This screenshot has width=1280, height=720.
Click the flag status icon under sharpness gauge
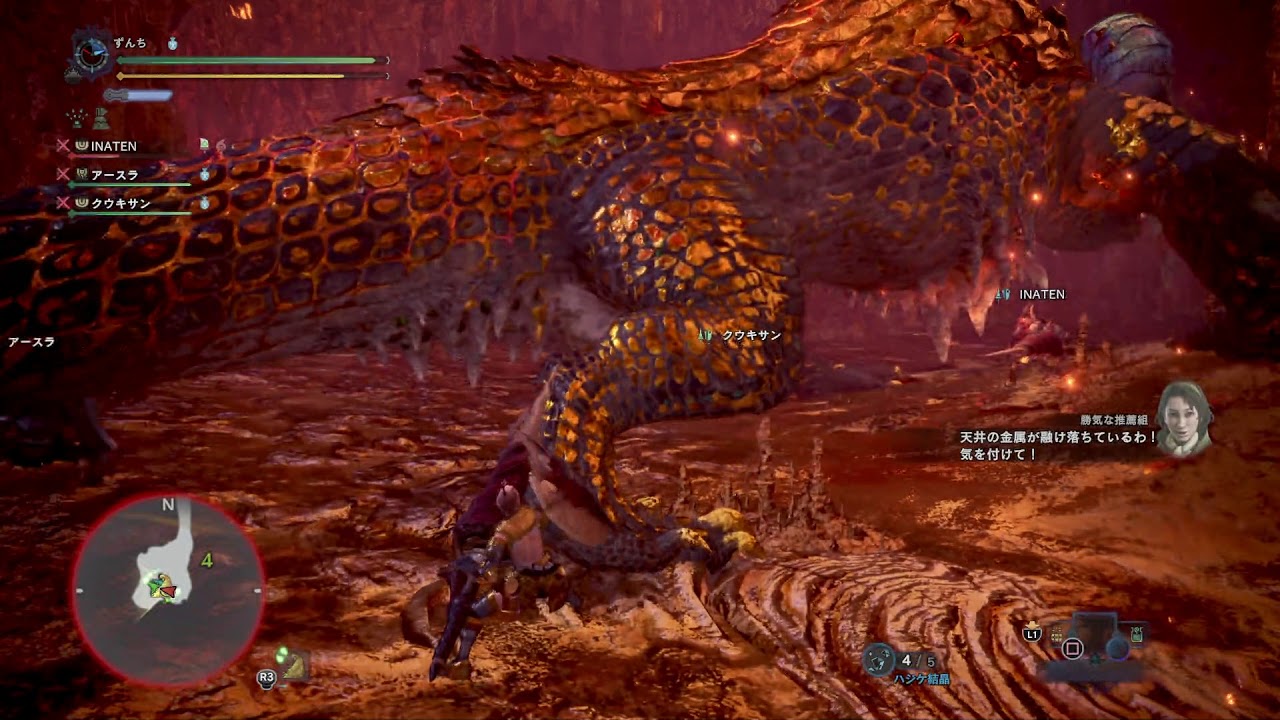pos(101,120)
